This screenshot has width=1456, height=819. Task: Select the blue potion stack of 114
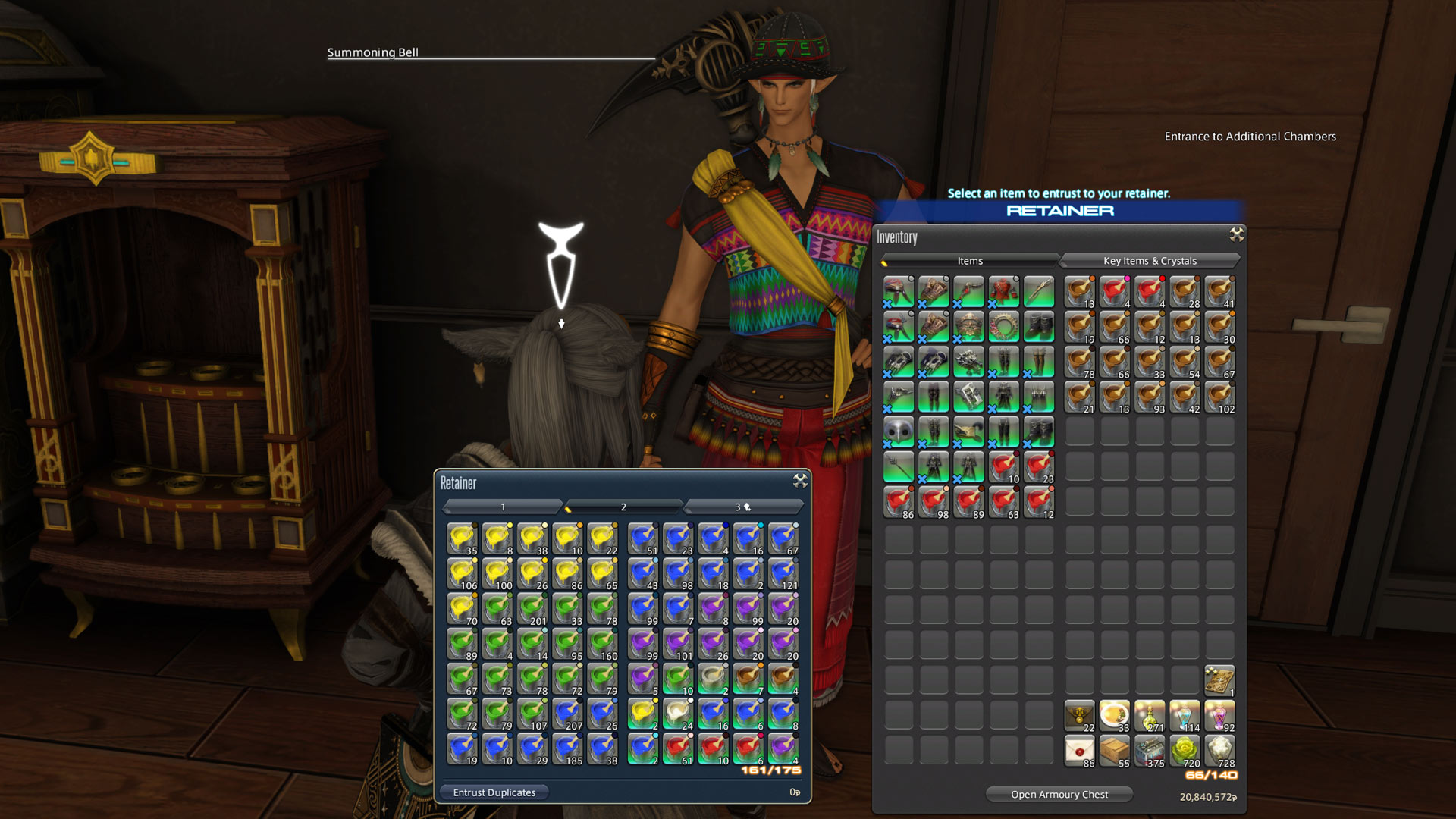1185,714
